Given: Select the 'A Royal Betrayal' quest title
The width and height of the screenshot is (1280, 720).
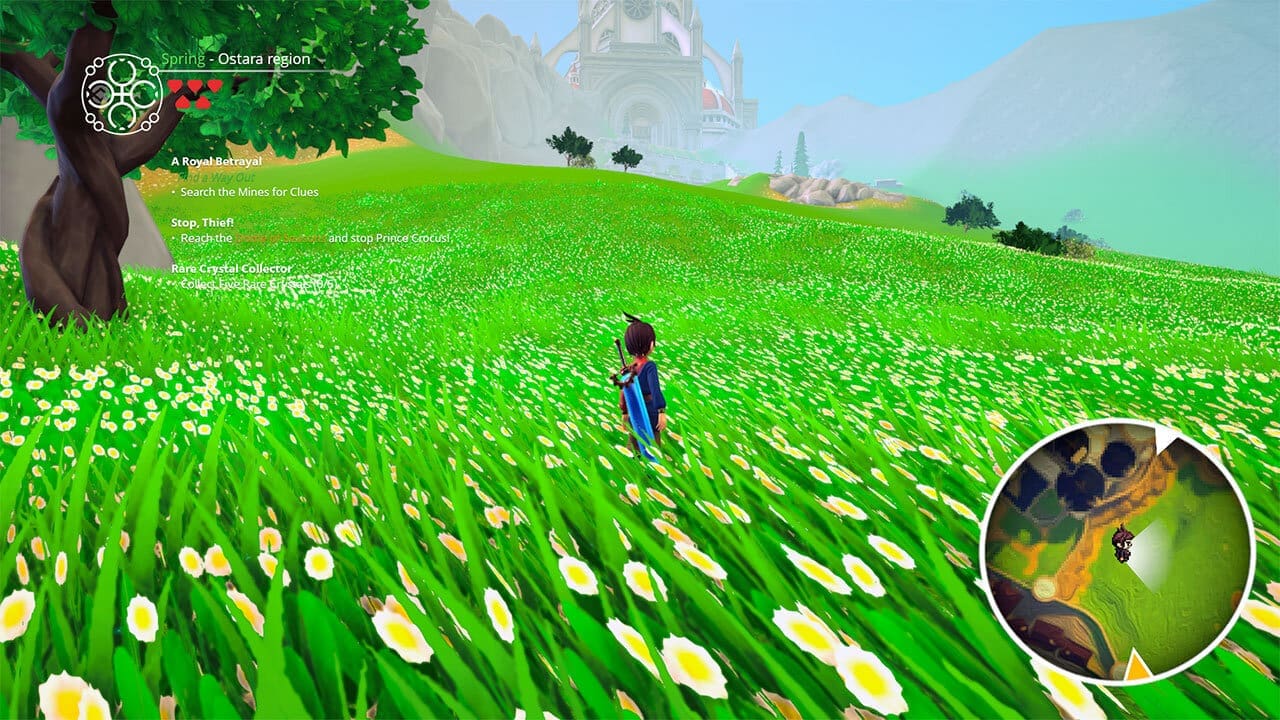Looking at the screenshot, I should (x=216, y=161).
